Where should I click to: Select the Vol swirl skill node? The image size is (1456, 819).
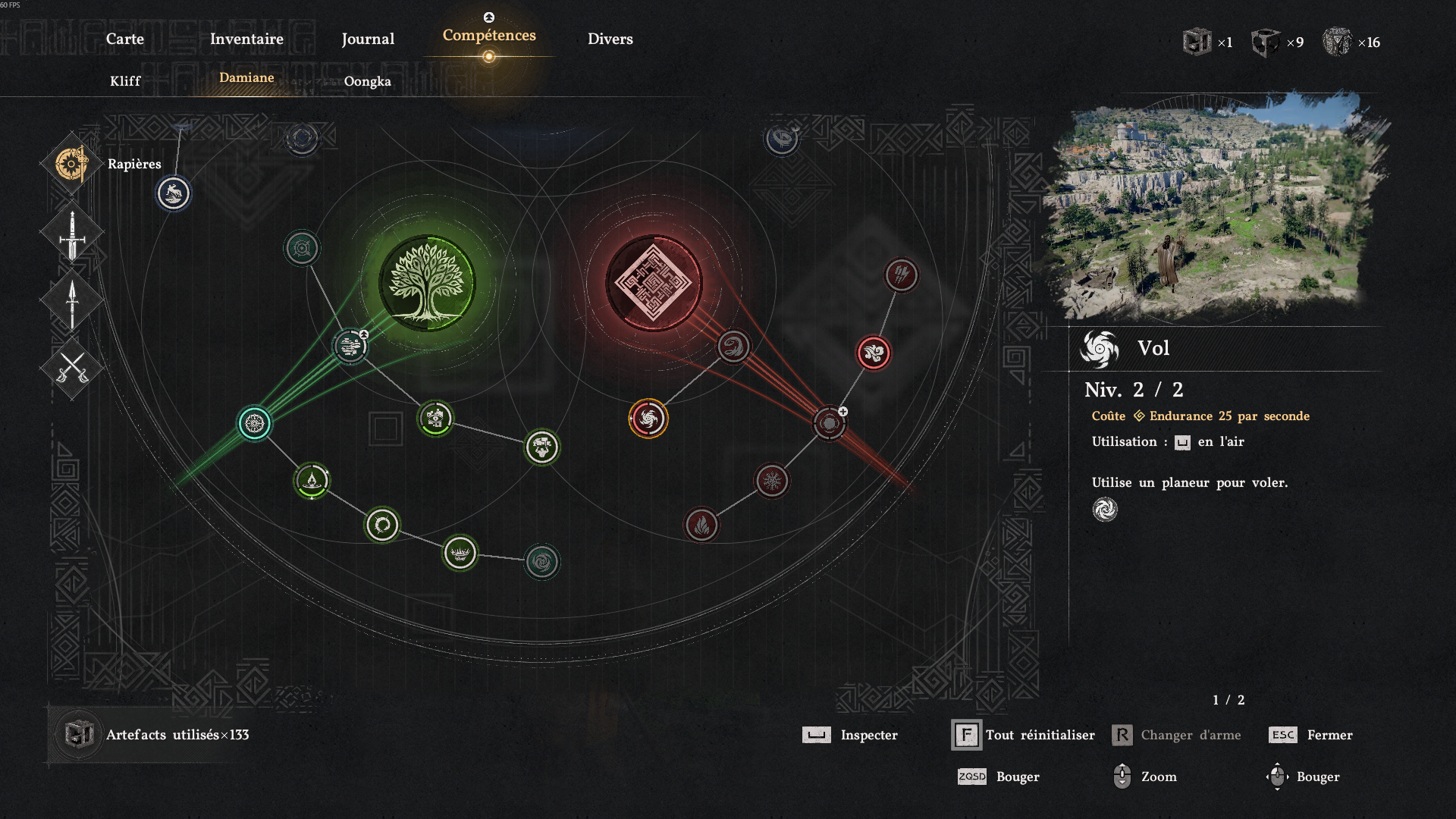(x=648, y=419)
